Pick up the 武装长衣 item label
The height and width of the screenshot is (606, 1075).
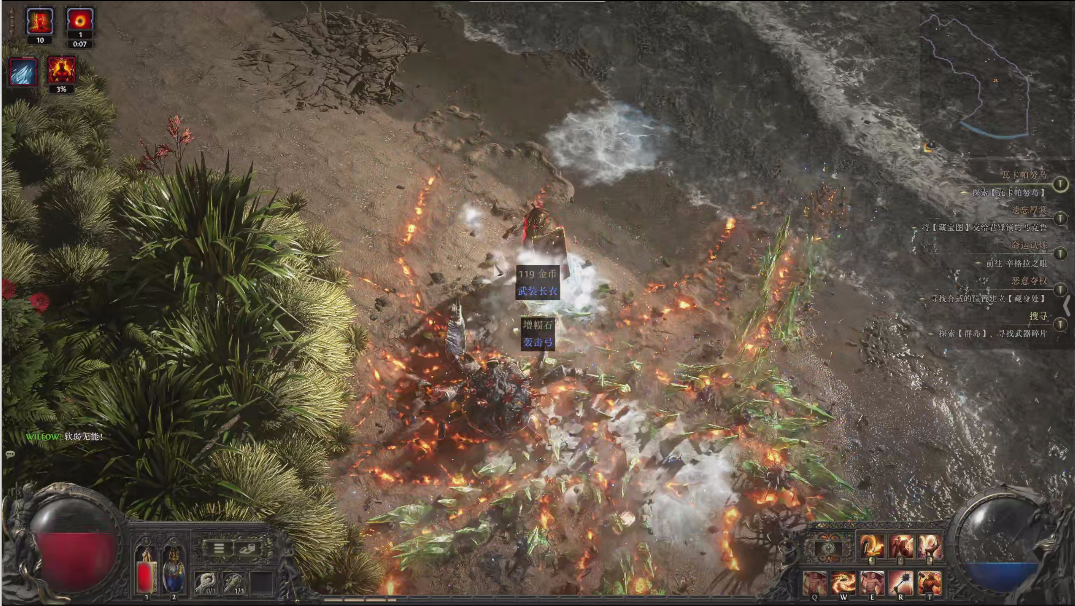point(537,290)
